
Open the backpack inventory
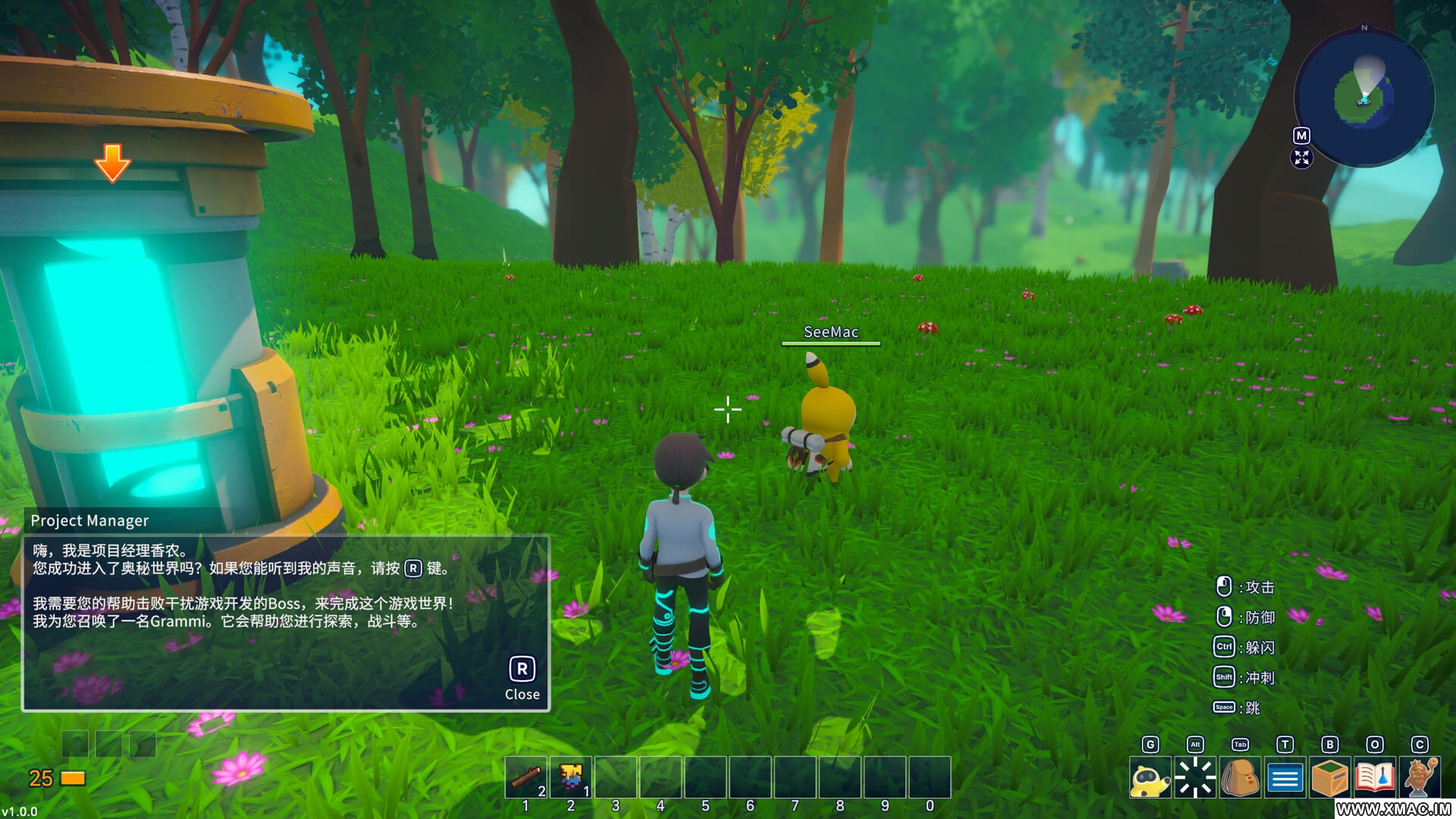1240,778
